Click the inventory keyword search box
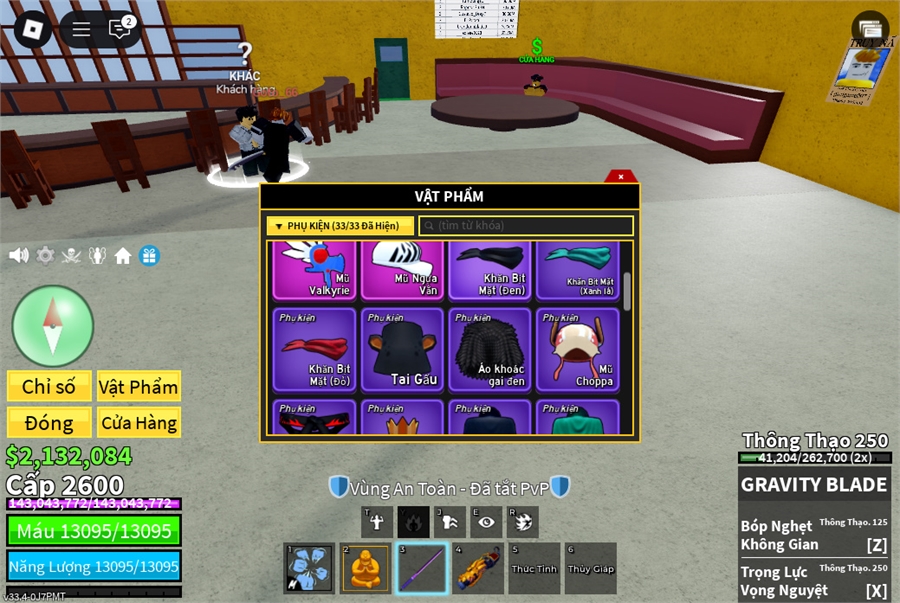Viewport: 900px width, 603px height. coord(526,226)
